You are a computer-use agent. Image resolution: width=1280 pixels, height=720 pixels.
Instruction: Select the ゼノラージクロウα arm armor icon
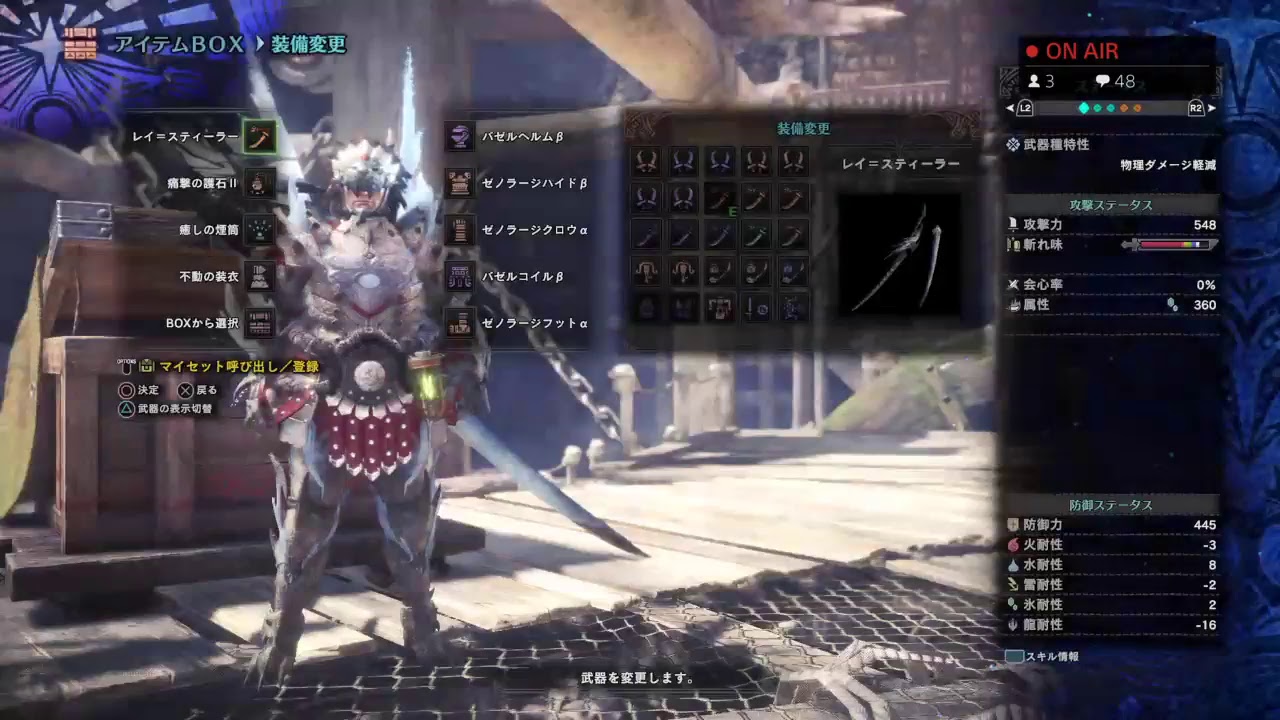click(x=458, y=229)
